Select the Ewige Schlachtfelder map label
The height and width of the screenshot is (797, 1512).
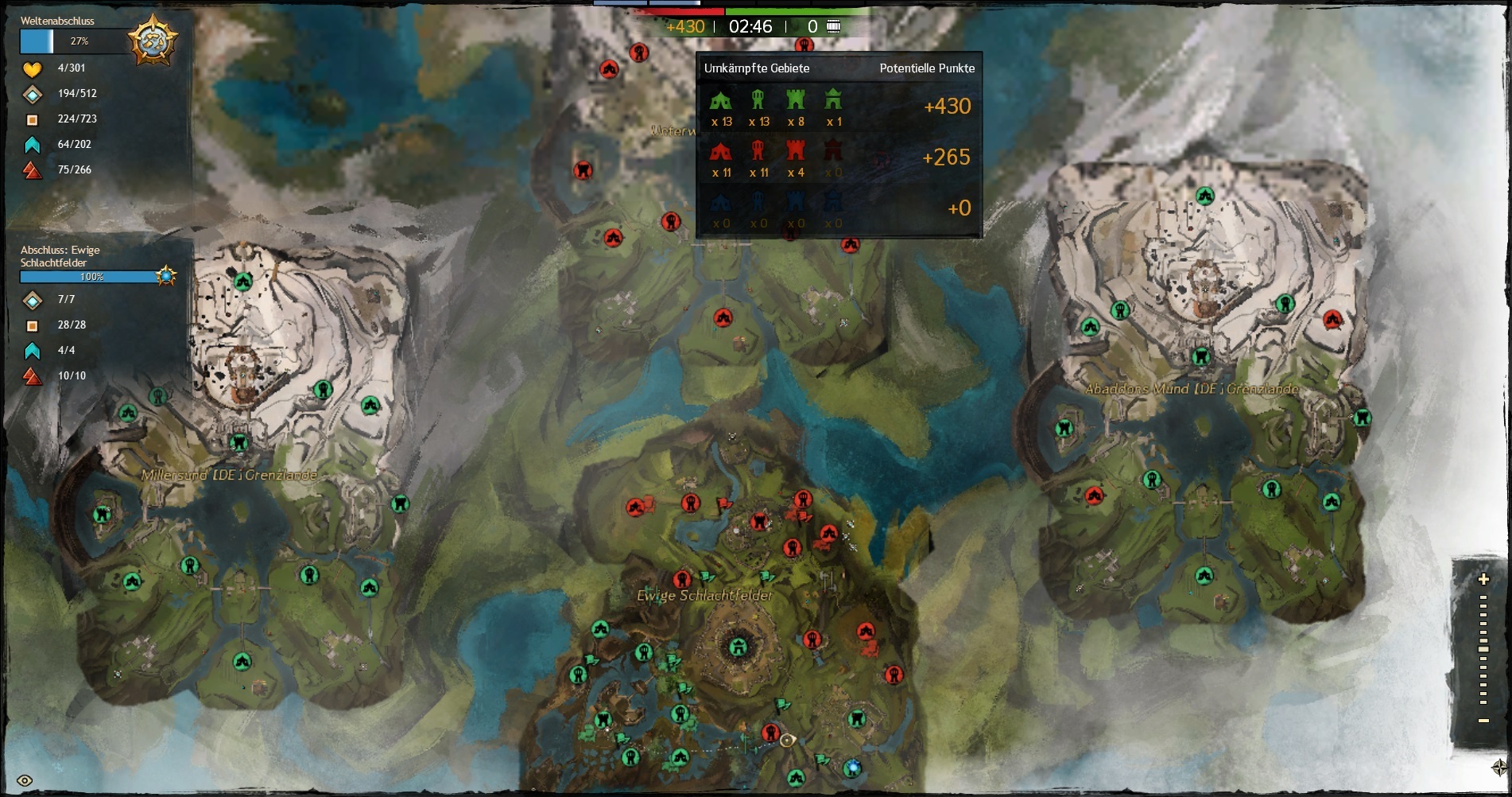(x=704, y=595)
